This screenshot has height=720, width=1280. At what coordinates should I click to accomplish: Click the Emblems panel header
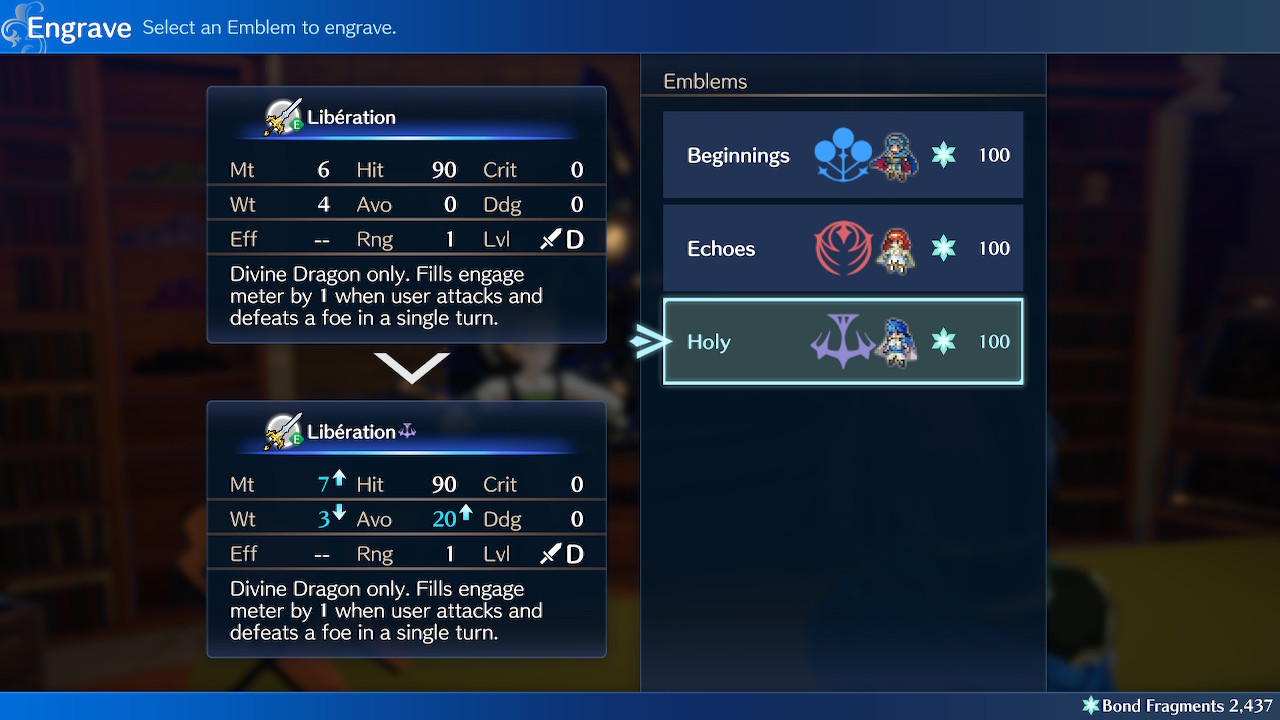[705, 81]
